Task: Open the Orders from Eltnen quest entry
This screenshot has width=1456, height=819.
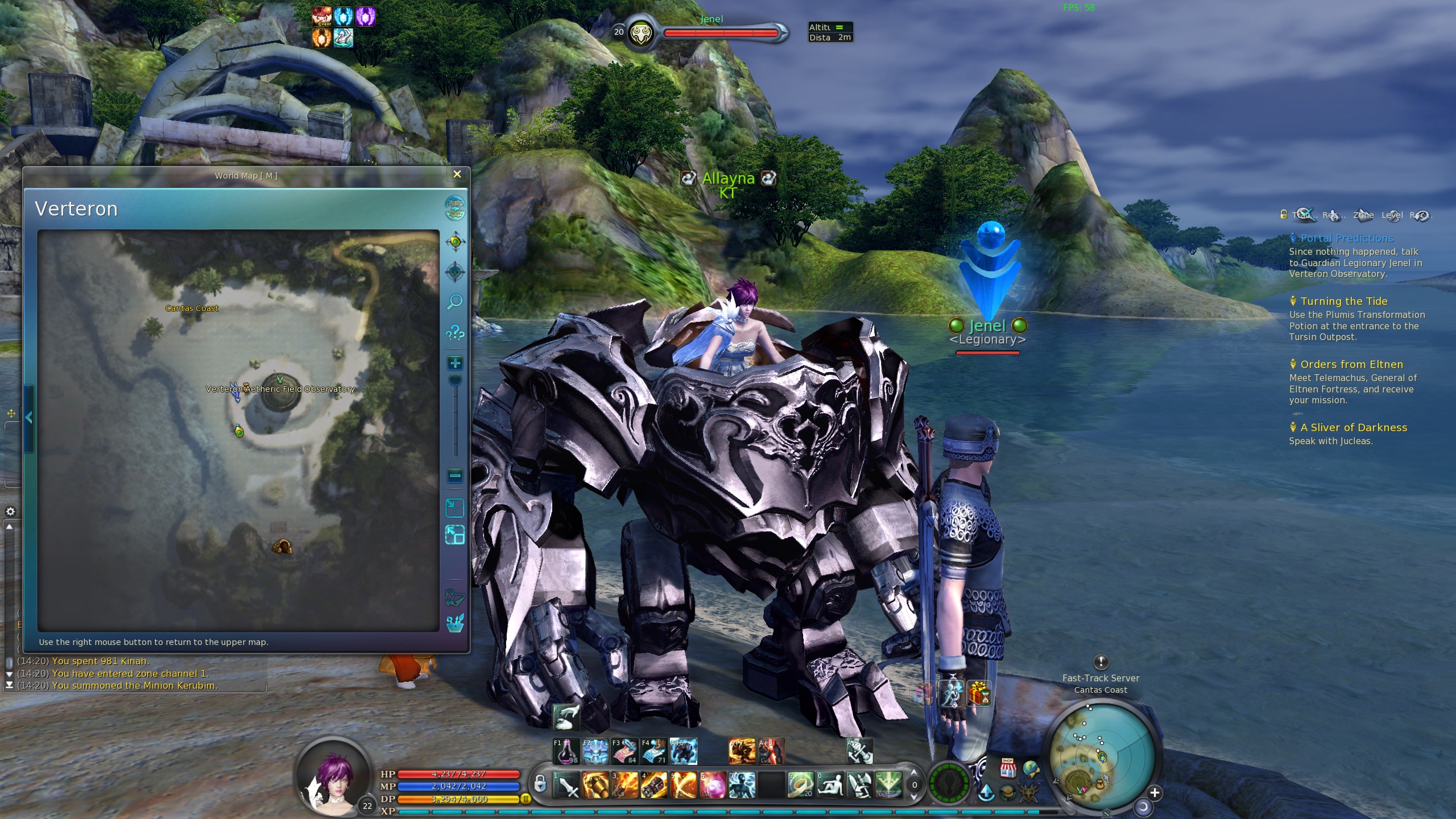Action: pyautogui.click(x=1351, y=365)
